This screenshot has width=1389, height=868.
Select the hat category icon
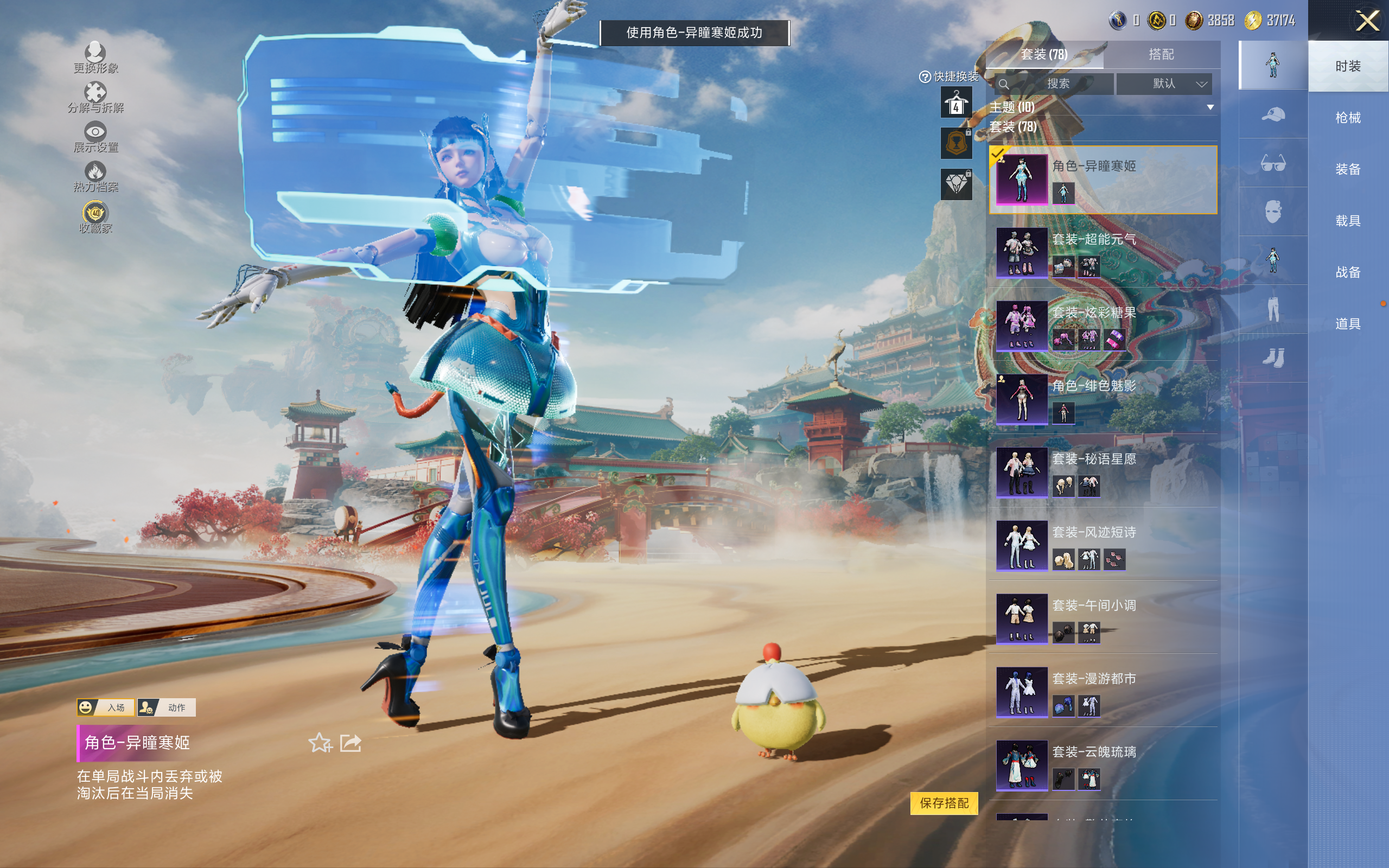tap(1272, 114)
